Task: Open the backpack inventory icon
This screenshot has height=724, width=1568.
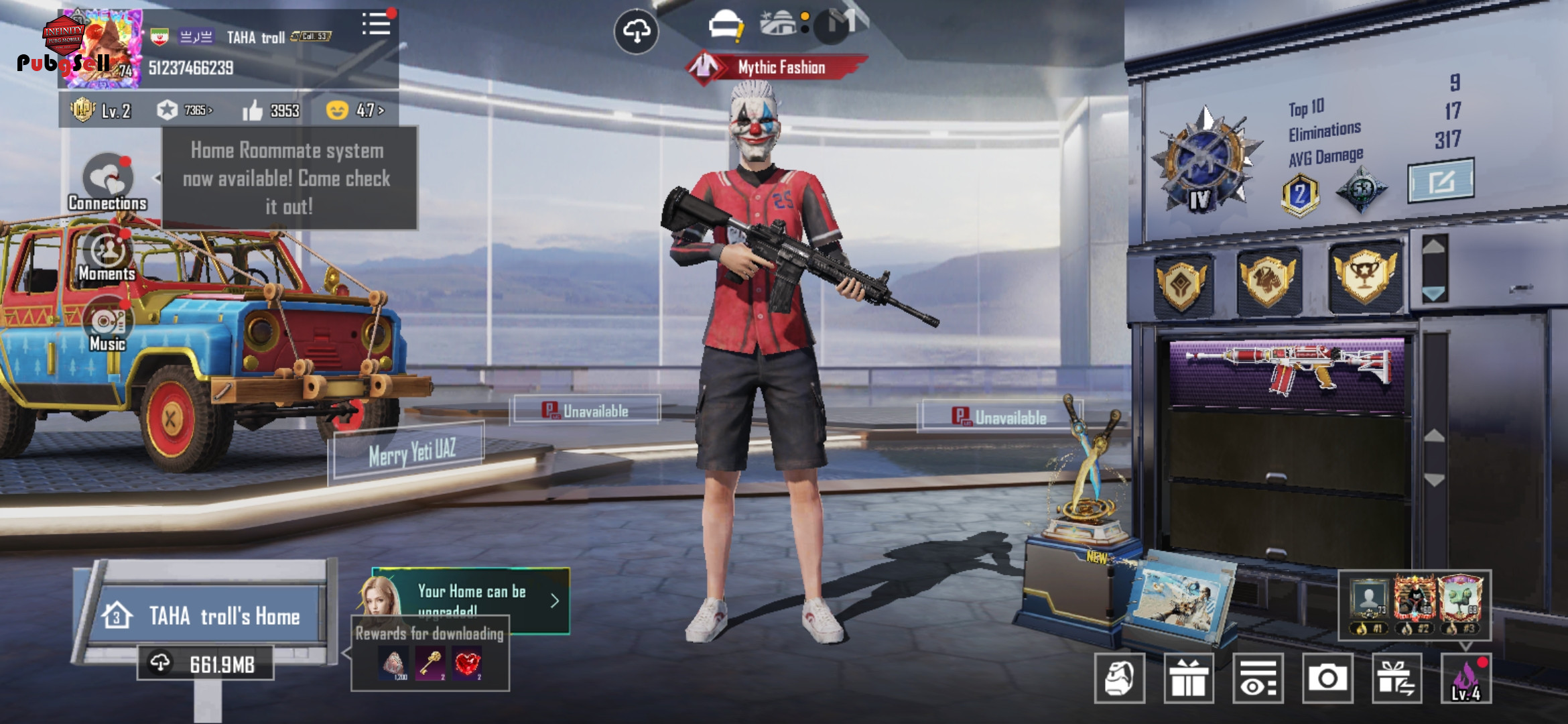Action: pos(1119,678)
